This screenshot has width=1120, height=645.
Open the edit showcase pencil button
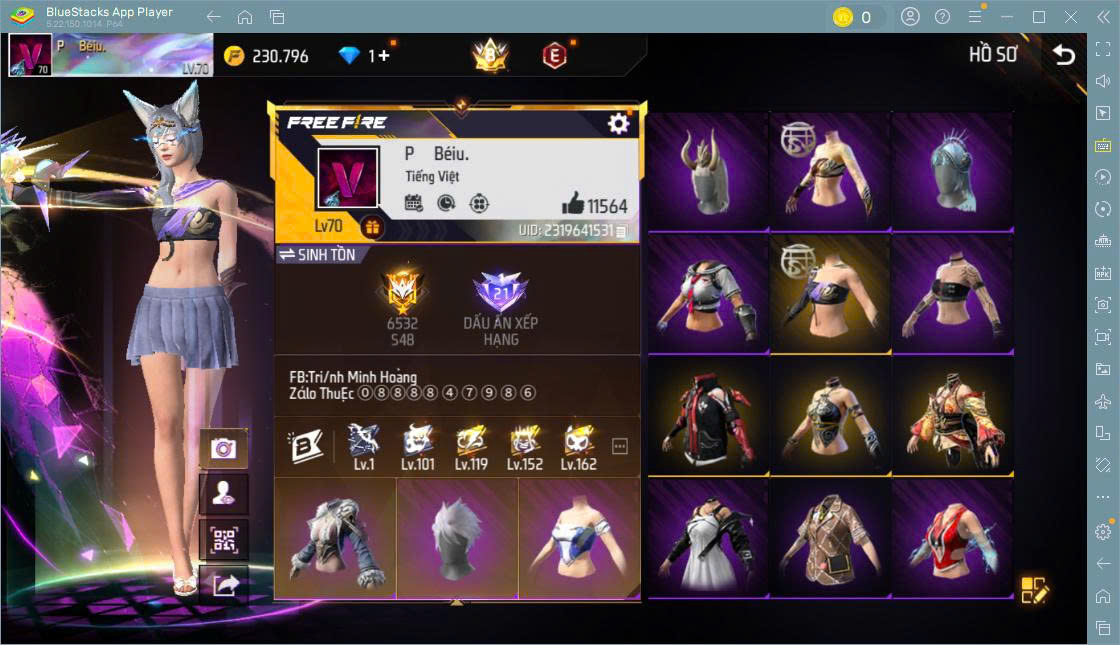(1034, 590)
